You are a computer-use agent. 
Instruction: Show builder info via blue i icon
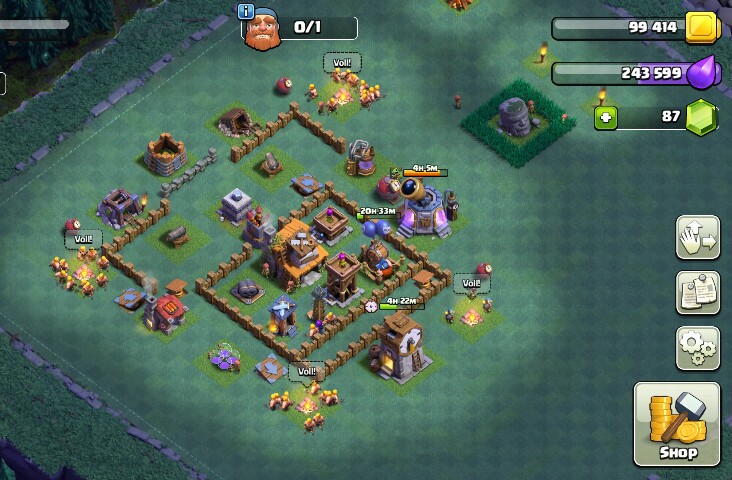[246, 11]
